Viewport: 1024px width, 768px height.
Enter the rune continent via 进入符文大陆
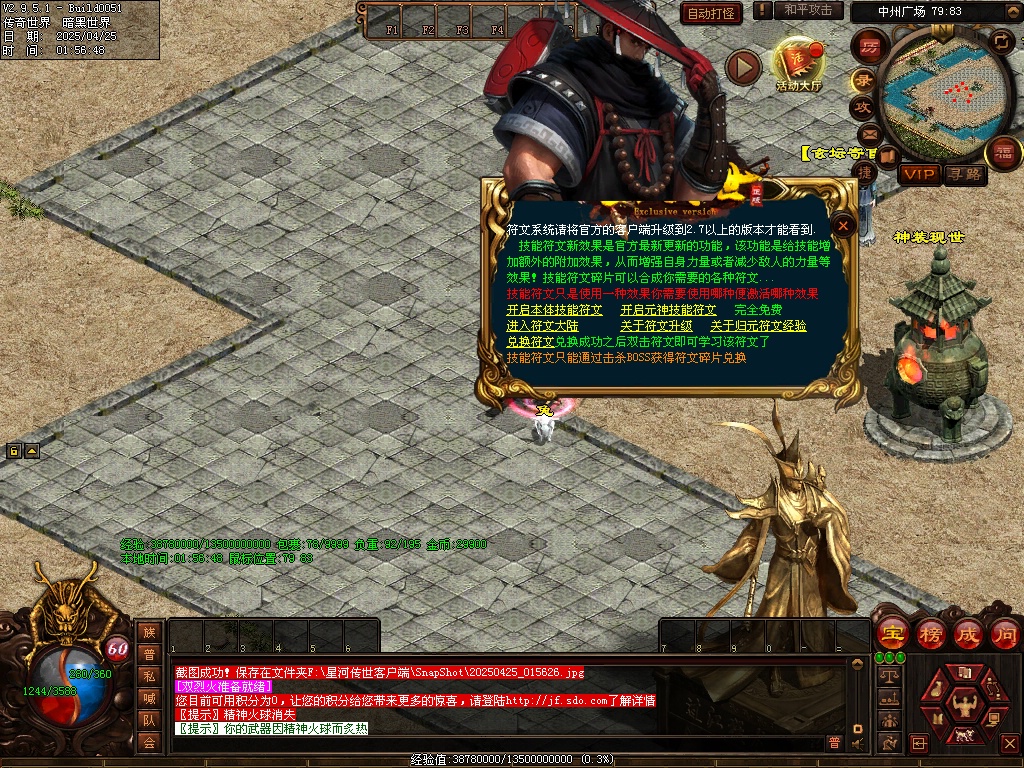(x=542, y=326)
